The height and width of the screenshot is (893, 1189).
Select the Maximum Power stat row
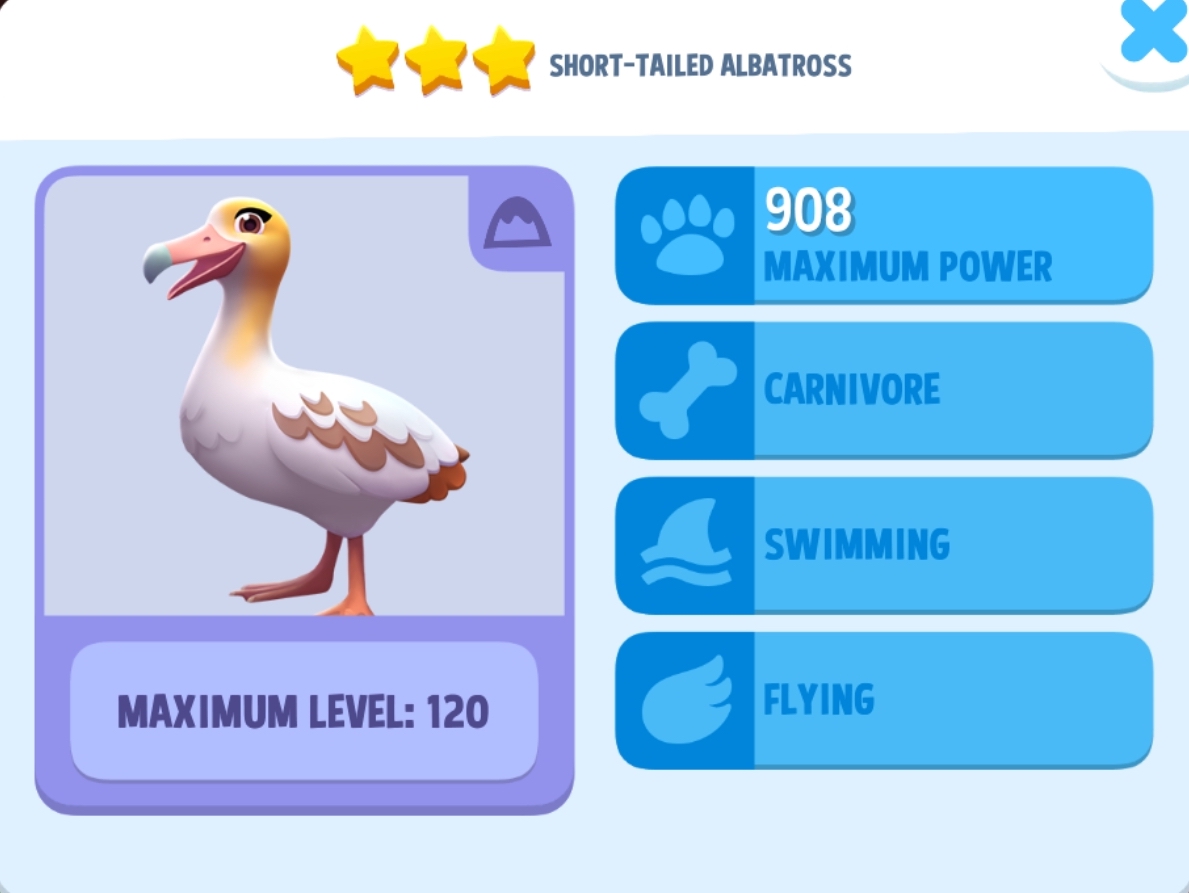click(883, 235)
